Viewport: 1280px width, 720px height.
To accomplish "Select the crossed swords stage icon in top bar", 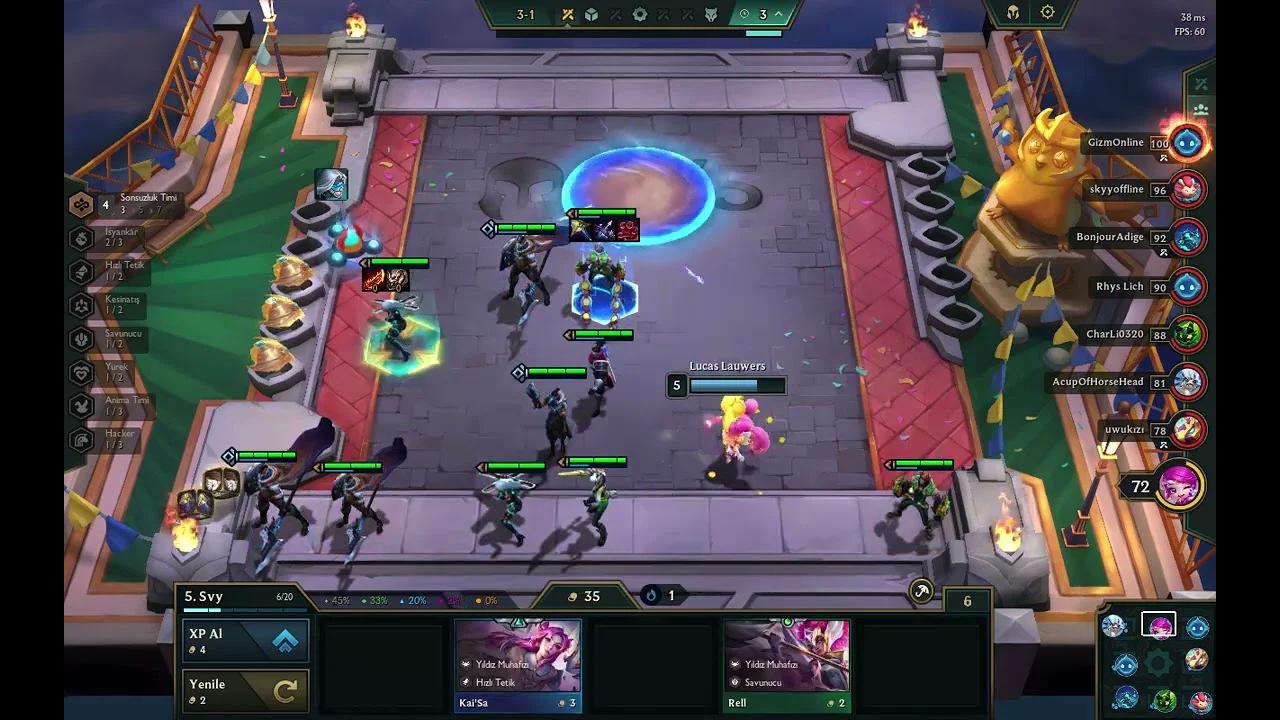I will (567, 14).
